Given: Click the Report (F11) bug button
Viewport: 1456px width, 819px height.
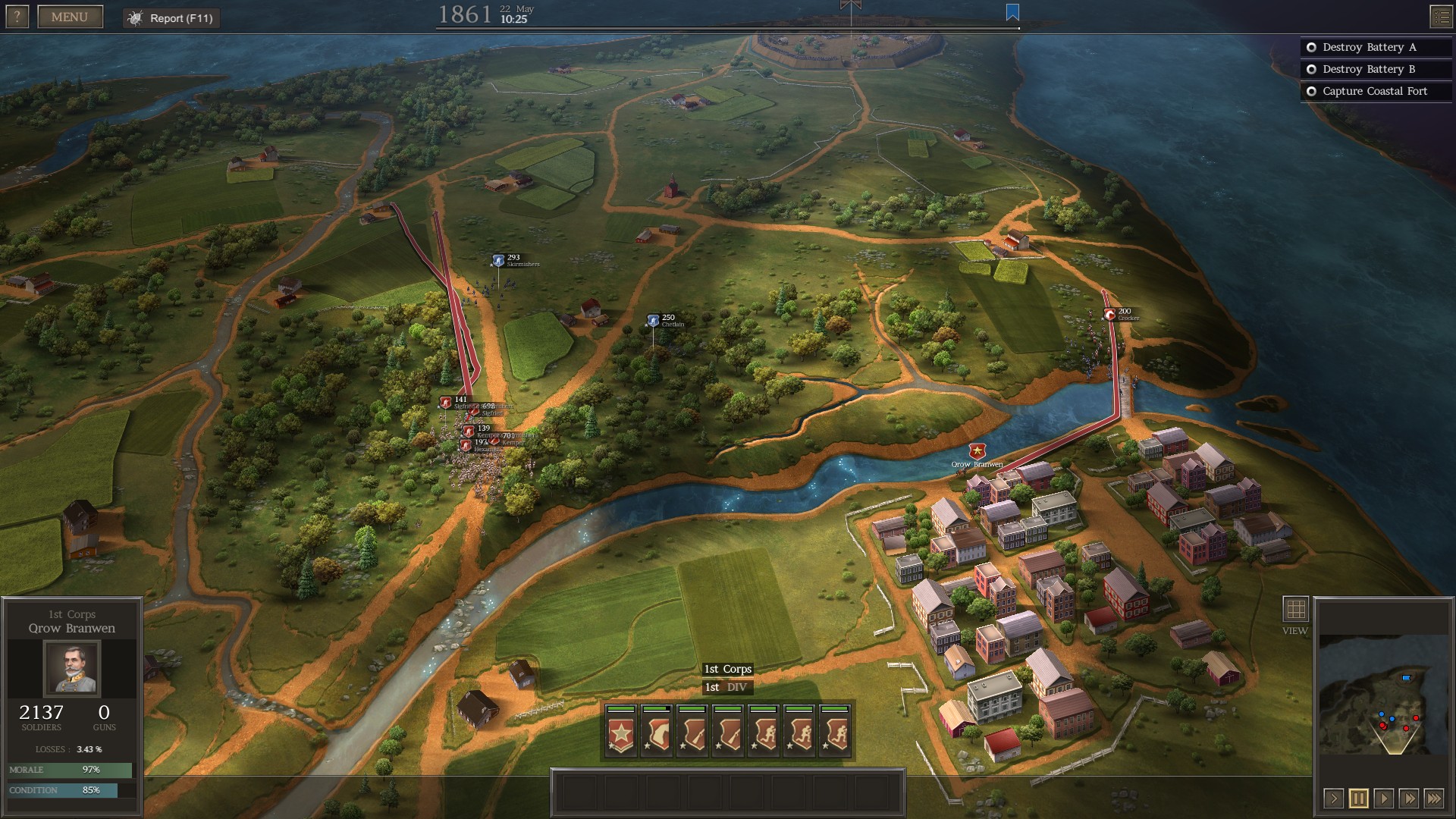Looking at the screenshot, I should (171, 18).
